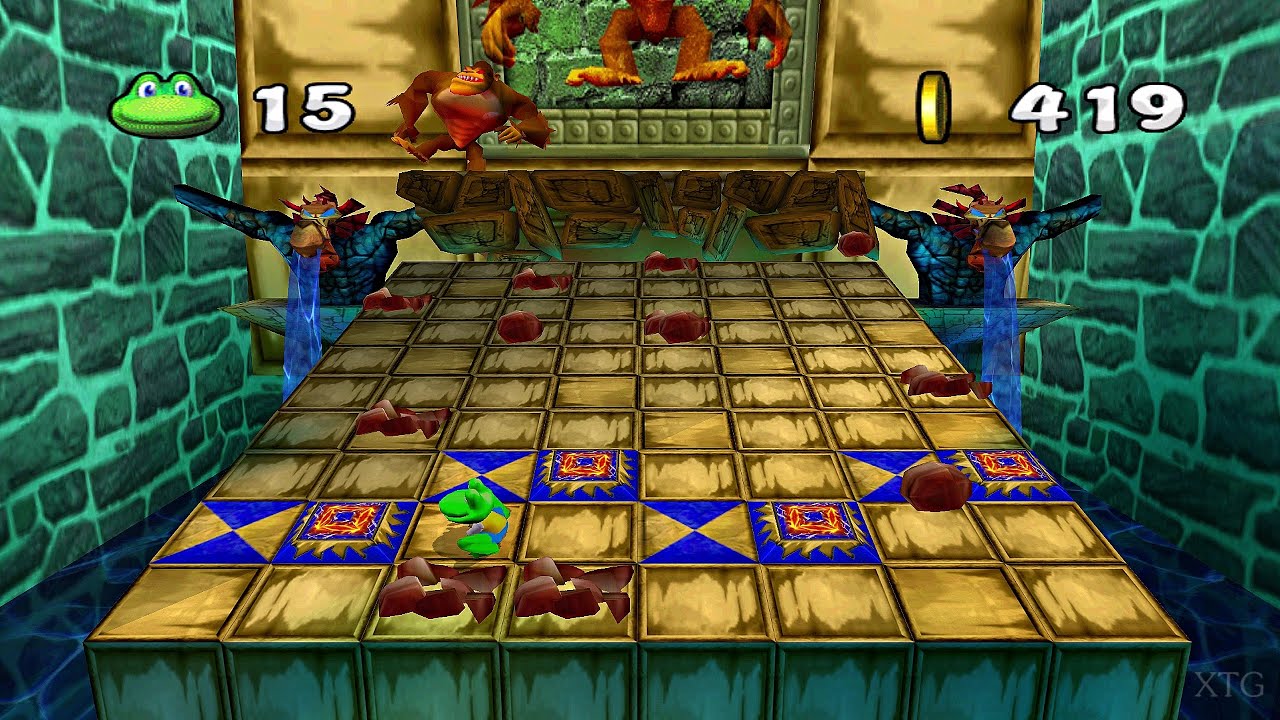Select the gold coin counter icon
Screen dimensions: 1280x720
coord(937,104)
